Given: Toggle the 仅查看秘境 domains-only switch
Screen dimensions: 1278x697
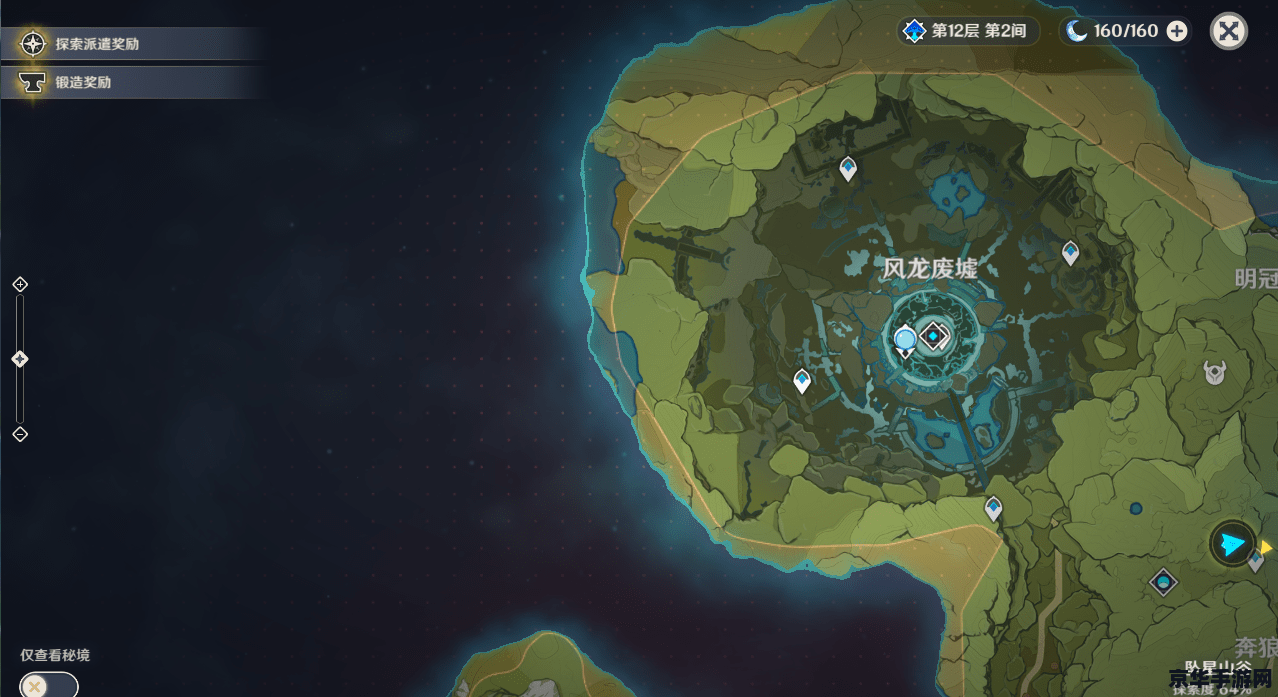Looking at the screenshot, I should coord(48,686).
